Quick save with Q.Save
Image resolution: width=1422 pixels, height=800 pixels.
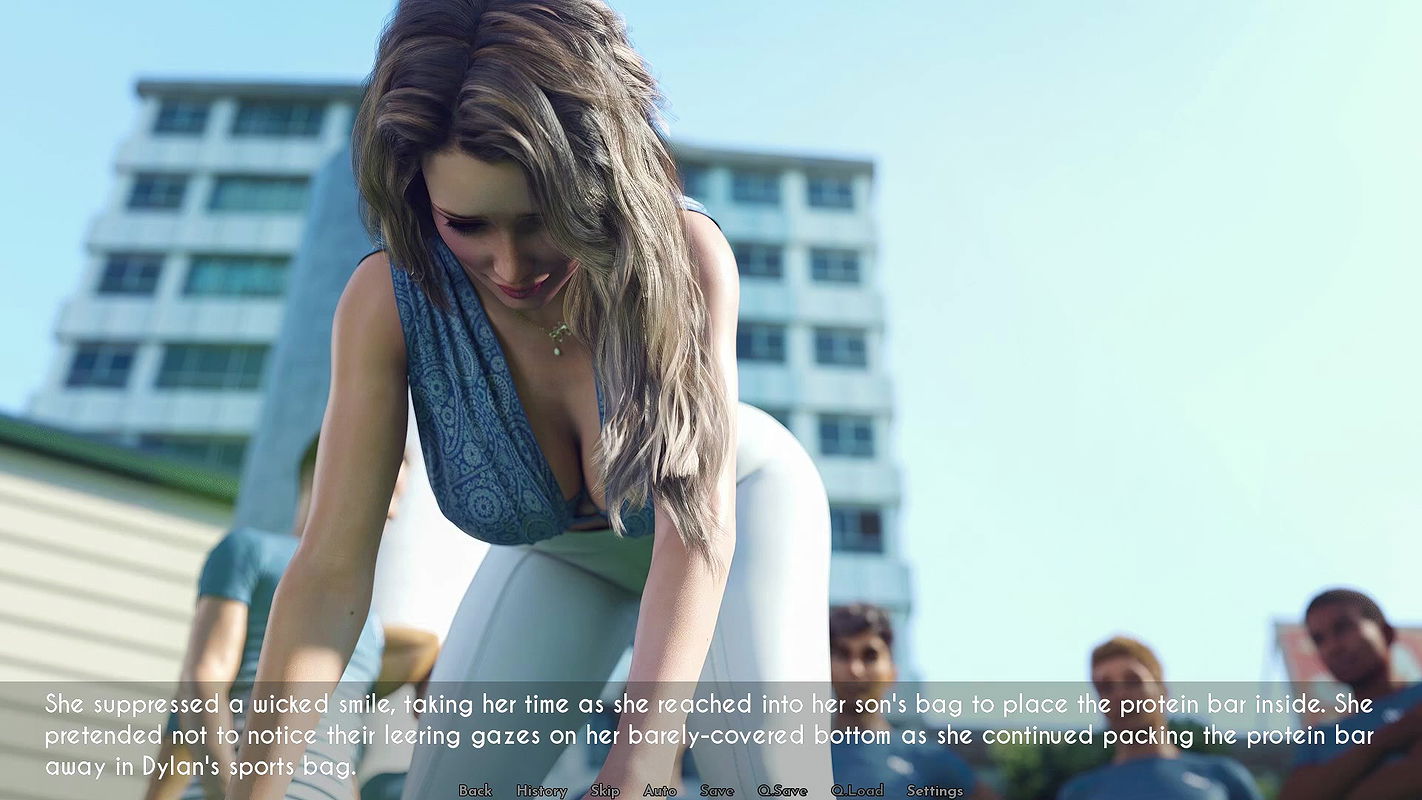(x=782, y=790)
